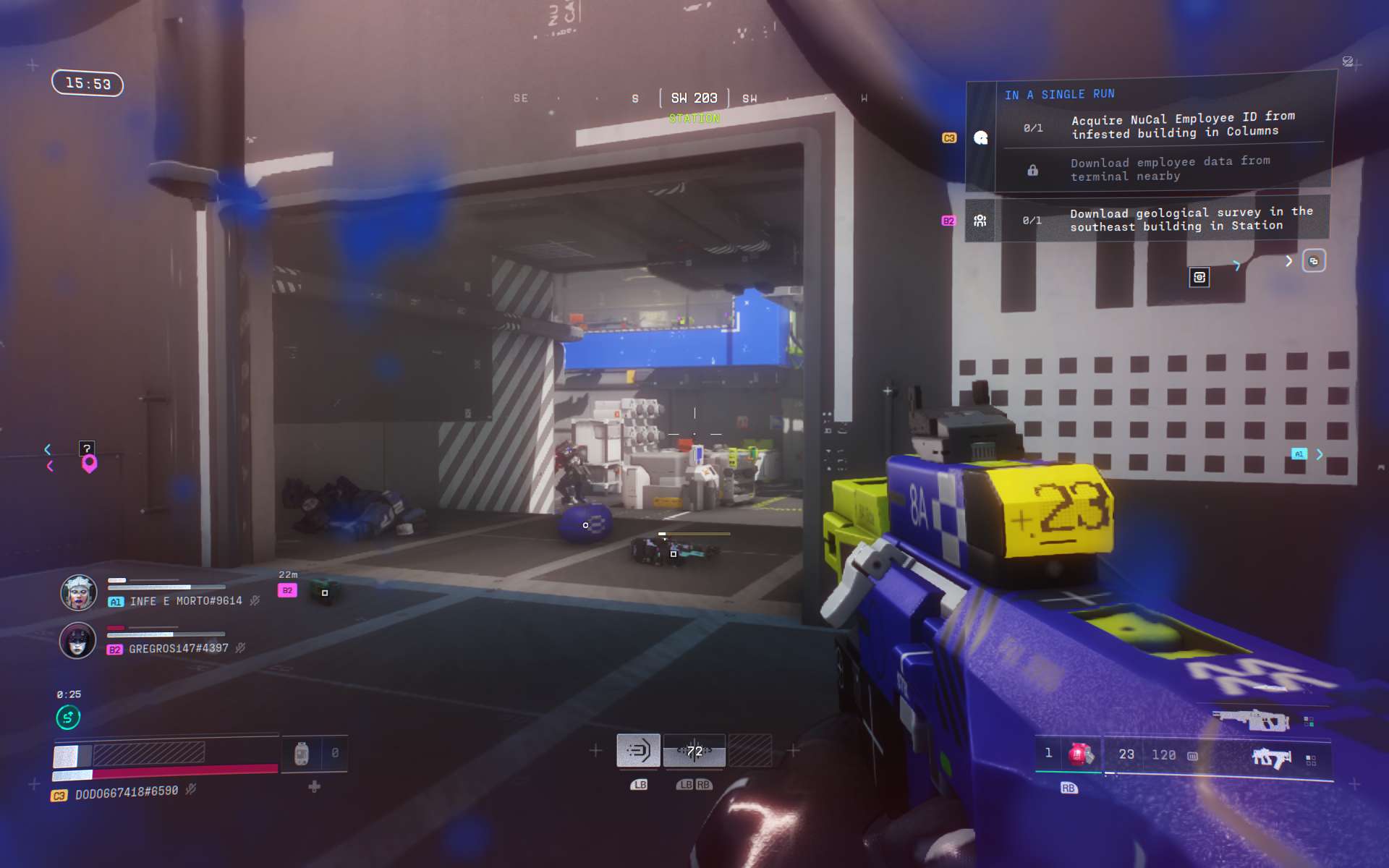This screenshot has height=868, width=1389.
Task: Click the pink B2 ping marker at 22m
Action: click(287, 590)
